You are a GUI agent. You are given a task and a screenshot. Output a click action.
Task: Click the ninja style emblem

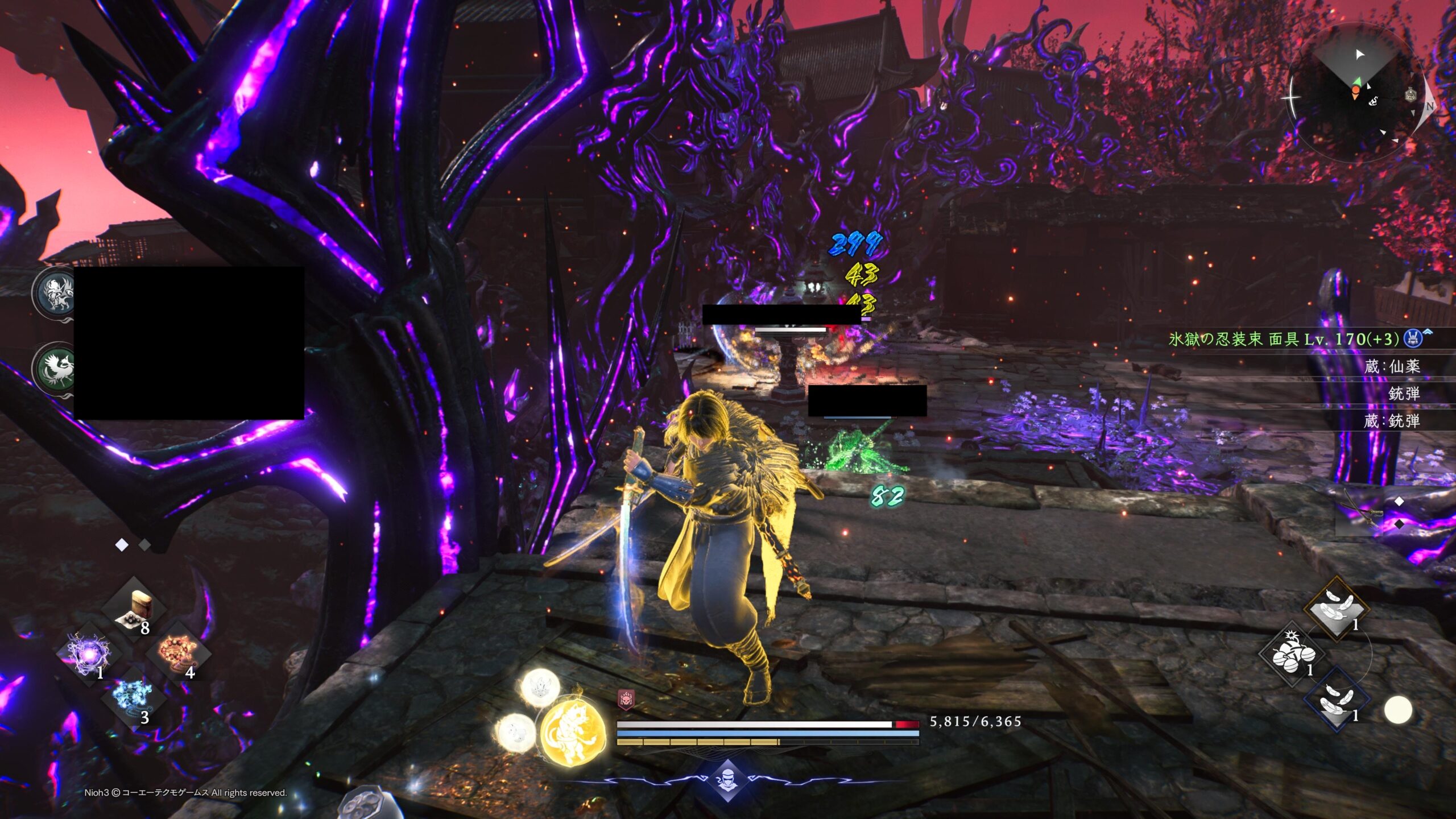pos(727,780)
